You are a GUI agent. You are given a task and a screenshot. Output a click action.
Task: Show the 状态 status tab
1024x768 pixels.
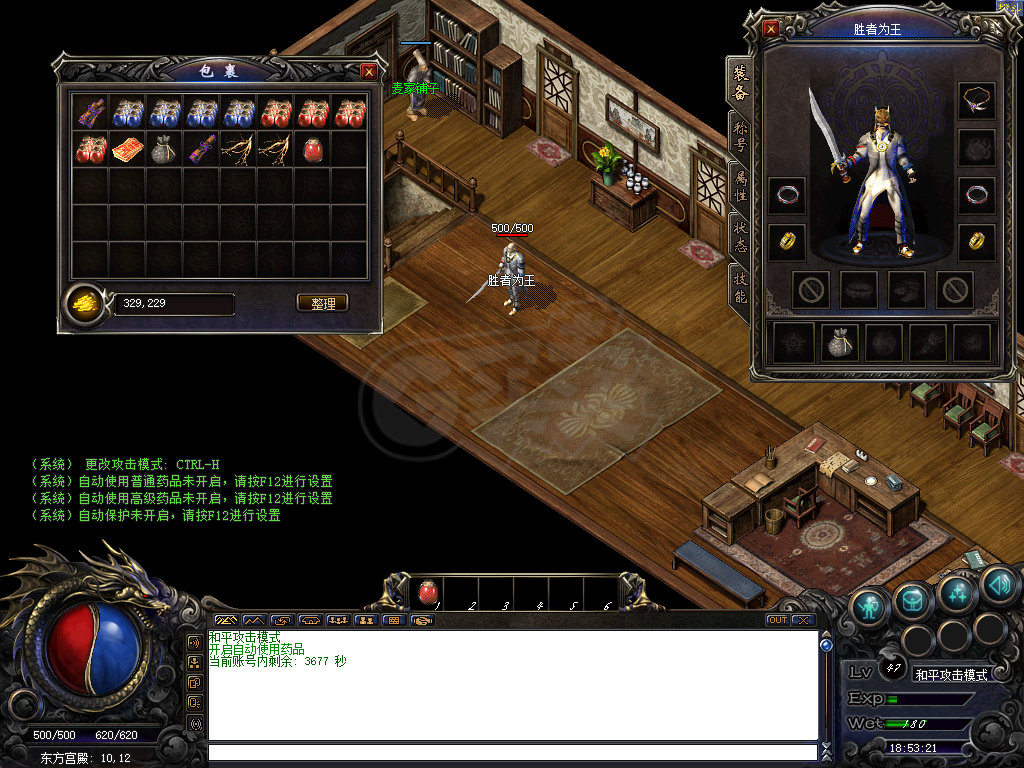[x=740, y=237]
